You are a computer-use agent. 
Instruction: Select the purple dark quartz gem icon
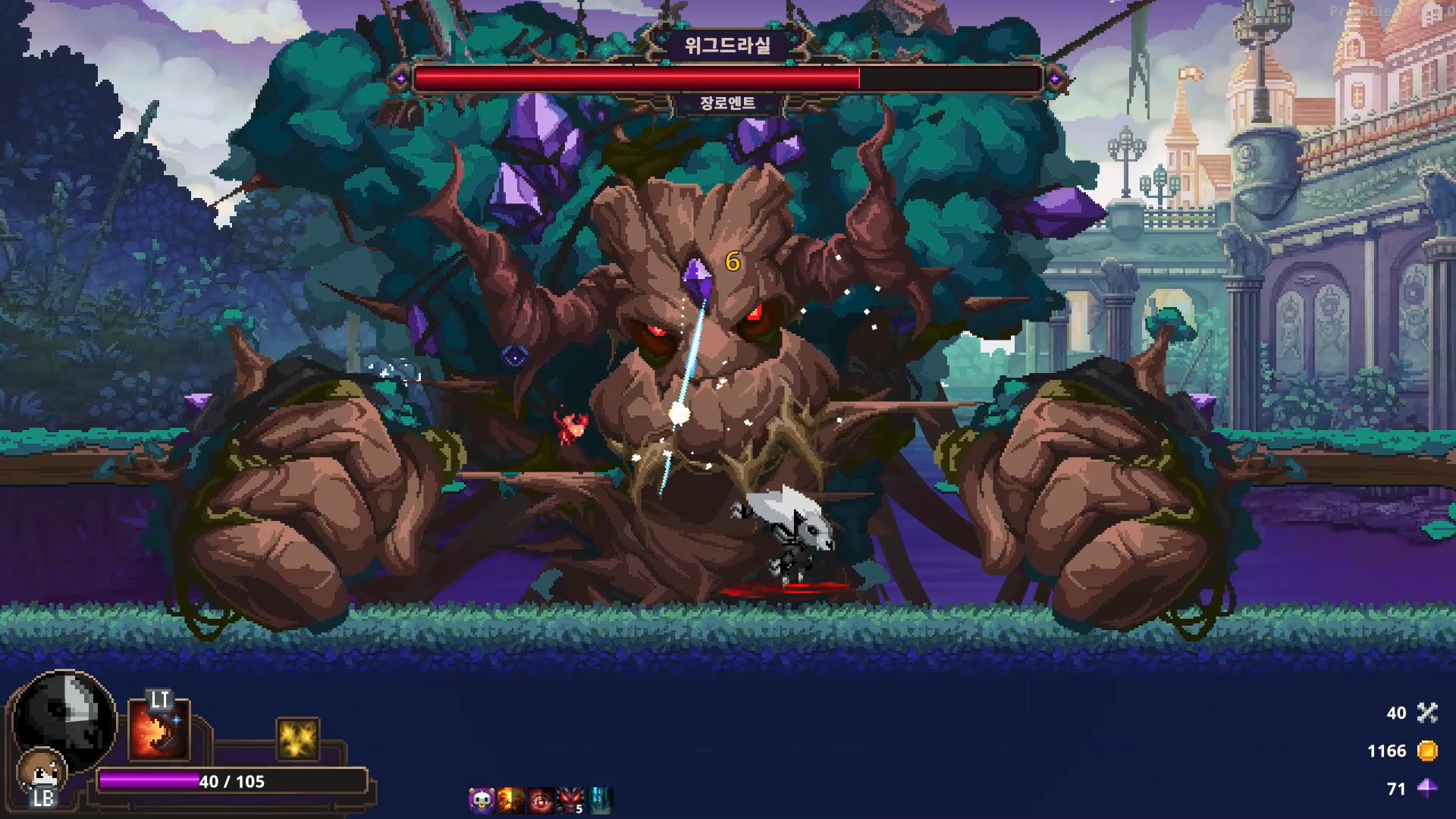click(1427, 789)
